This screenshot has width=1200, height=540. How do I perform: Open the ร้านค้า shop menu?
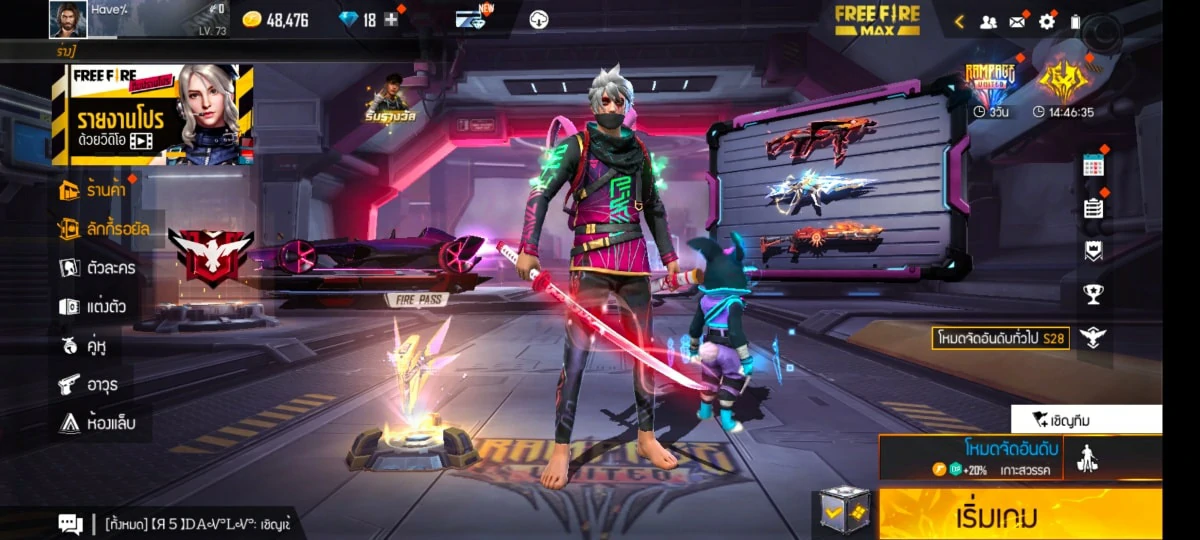click(x=96, y=189)
